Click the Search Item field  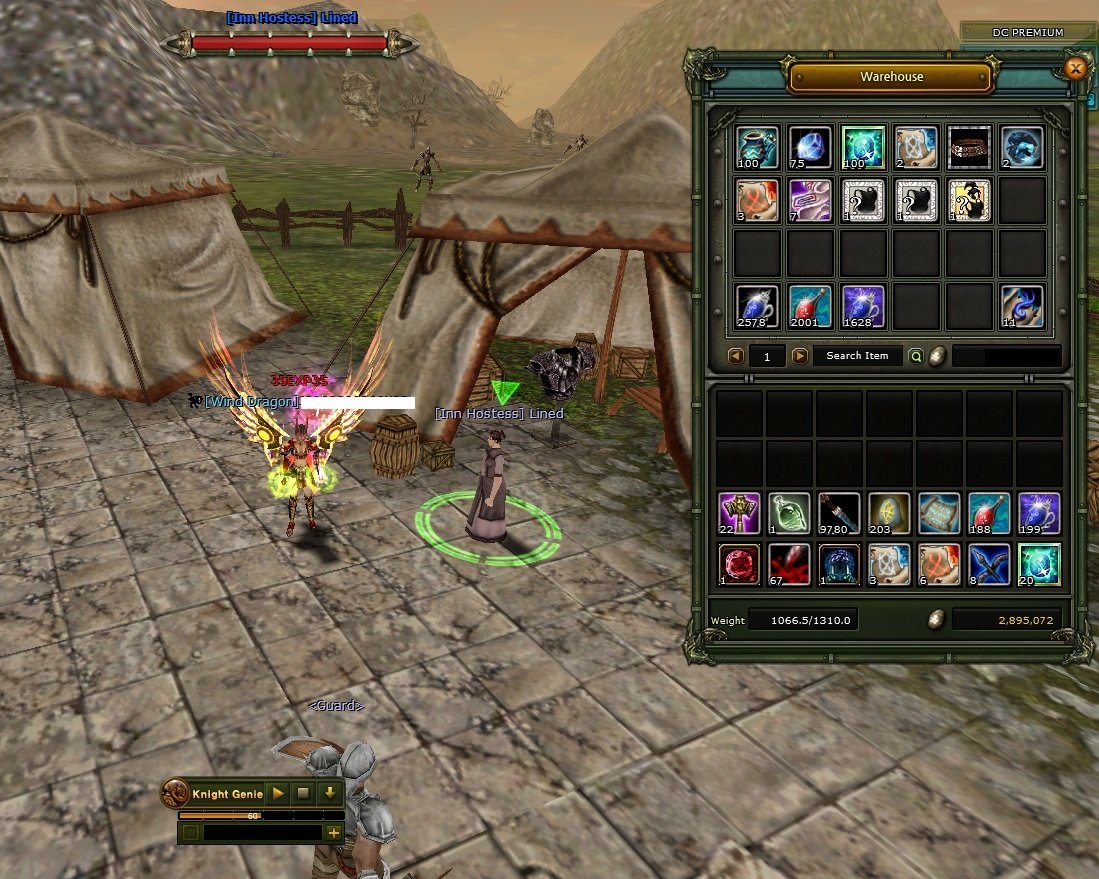coord(857,356)
